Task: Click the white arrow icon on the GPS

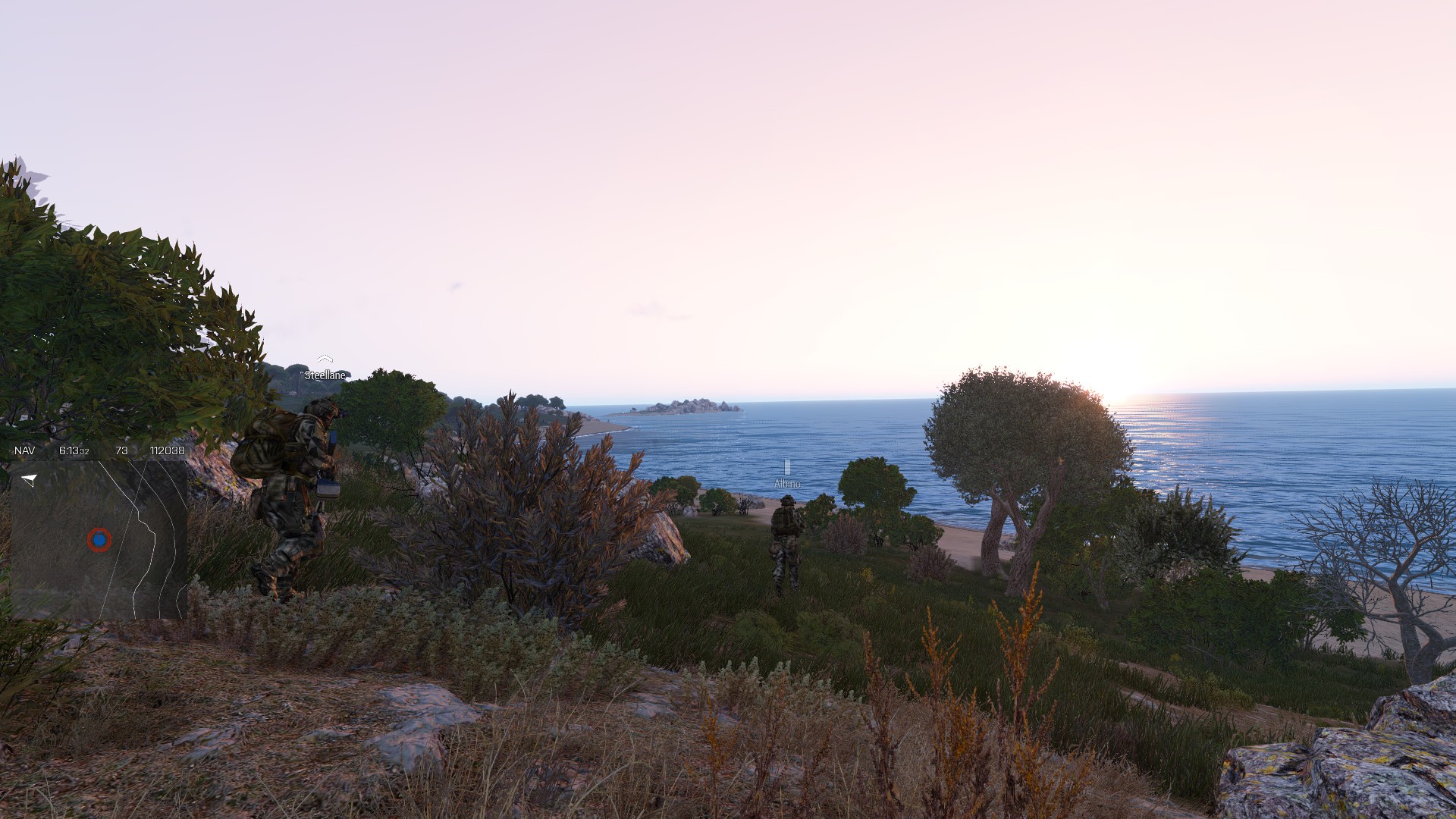Action: [30, 479]
